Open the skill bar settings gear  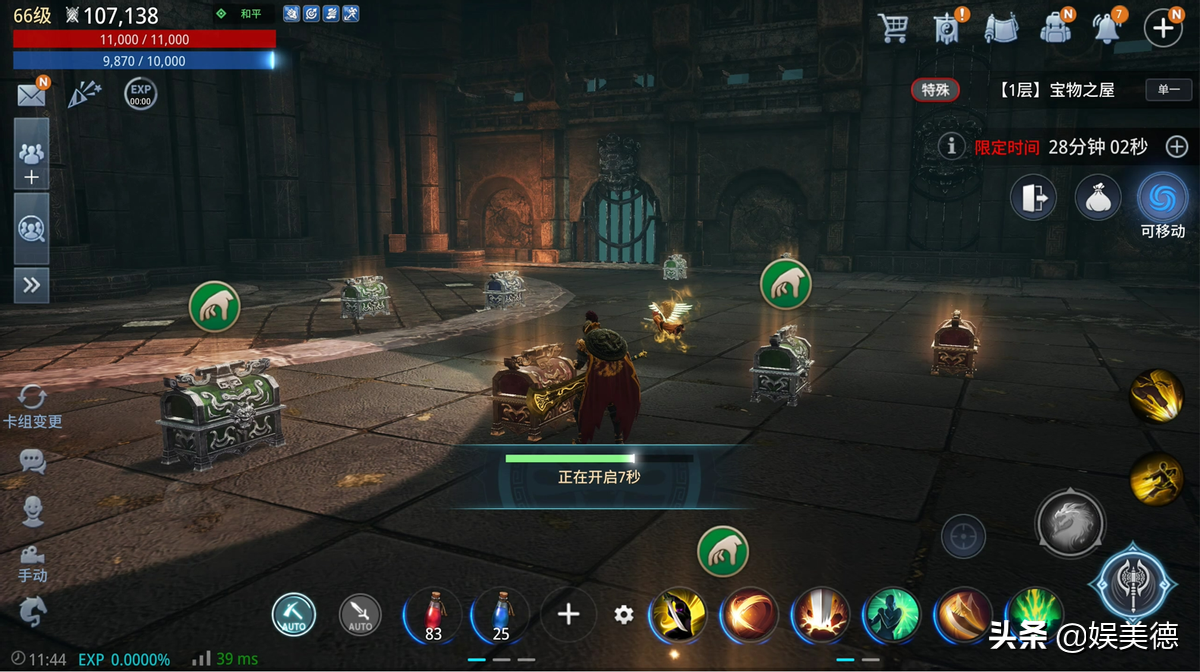(624, 614)
